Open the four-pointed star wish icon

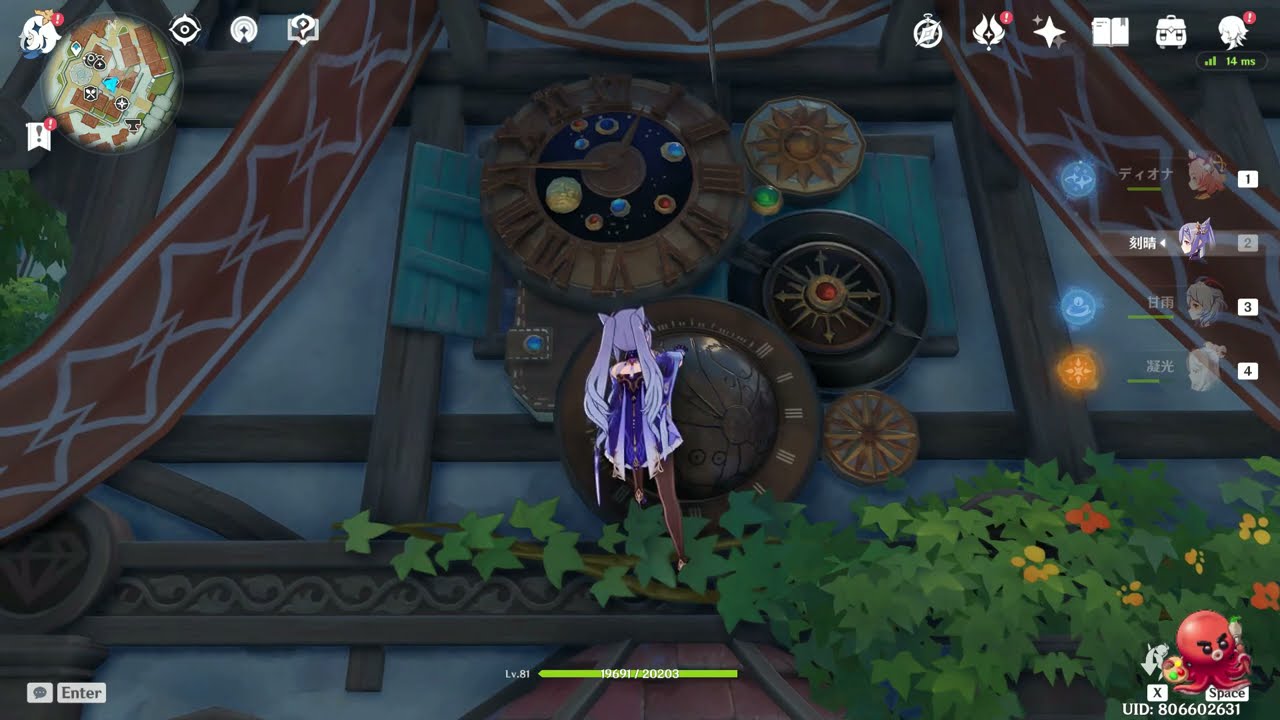click(1049, 32)
